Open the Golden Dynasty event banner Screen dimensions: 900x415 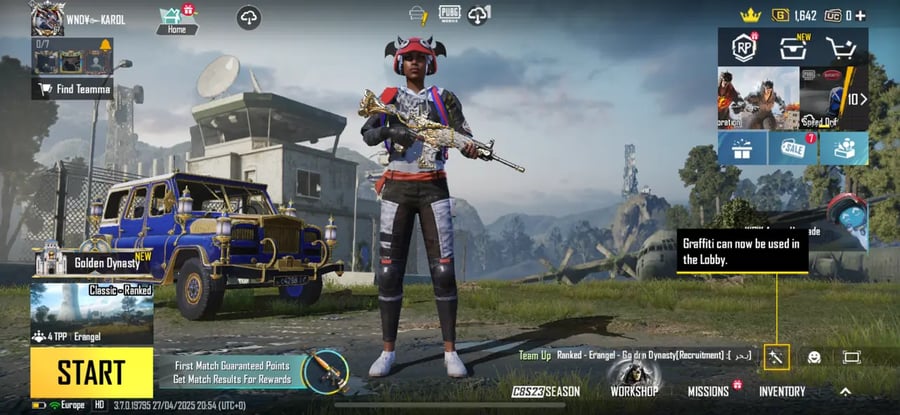[92, 262]
